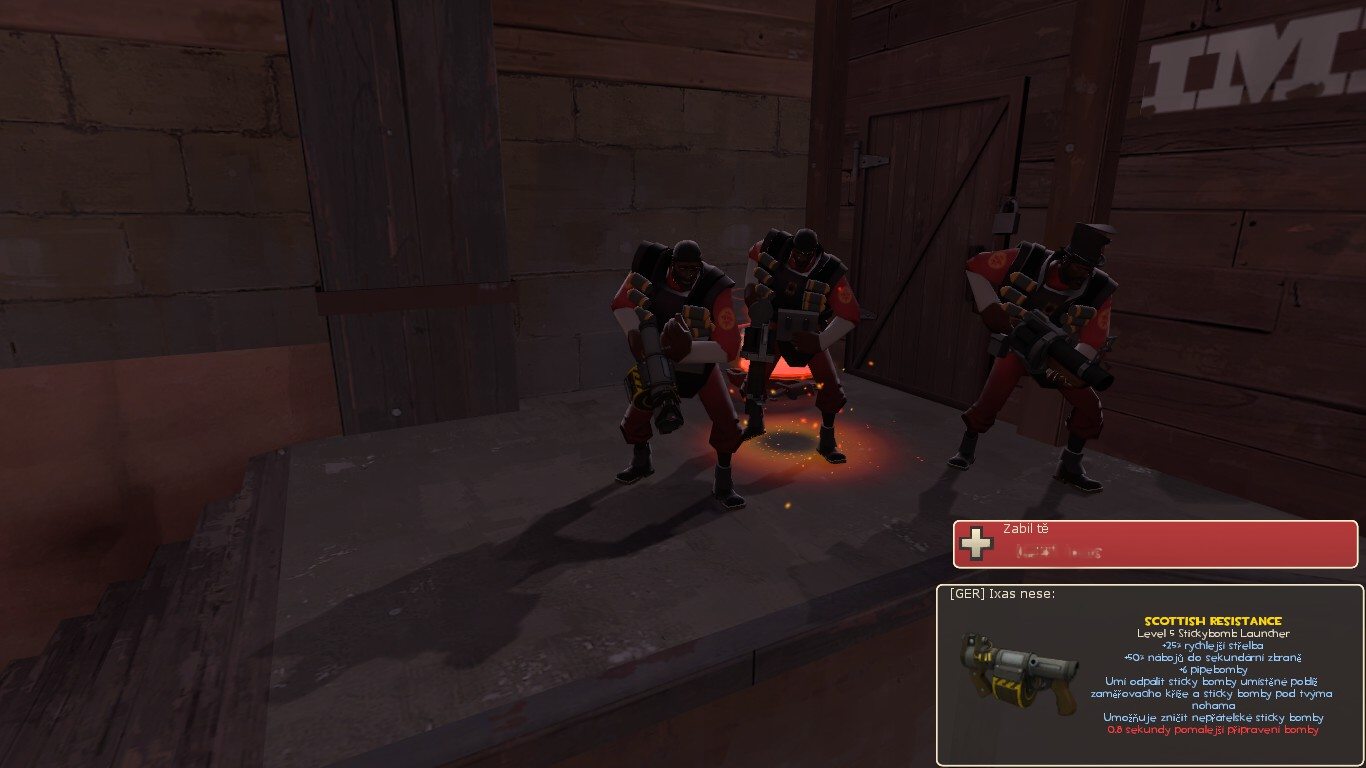Click the Scottish Resistance weapon image

(1018, 672)
